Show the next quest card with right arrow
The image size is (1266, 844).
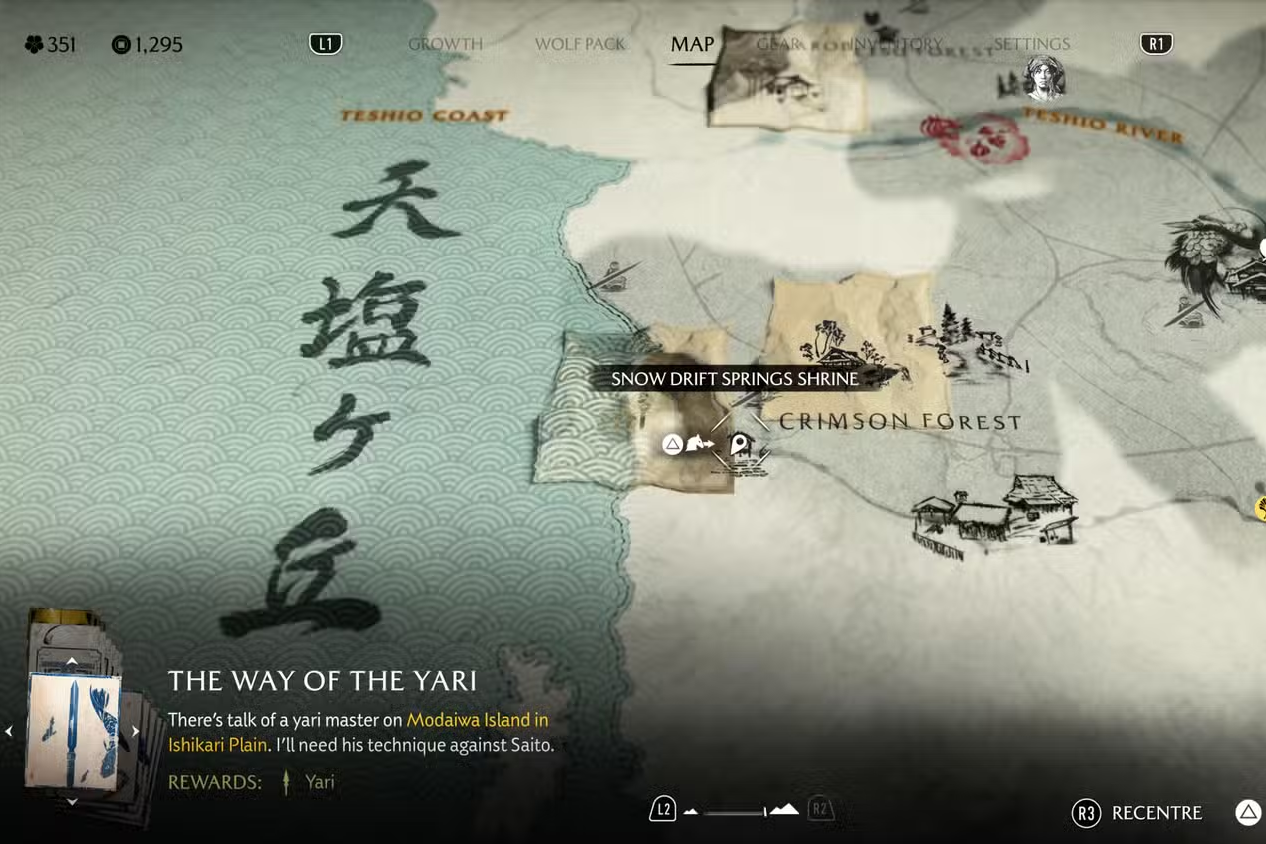pyautogui.click(x=136, y=731)
